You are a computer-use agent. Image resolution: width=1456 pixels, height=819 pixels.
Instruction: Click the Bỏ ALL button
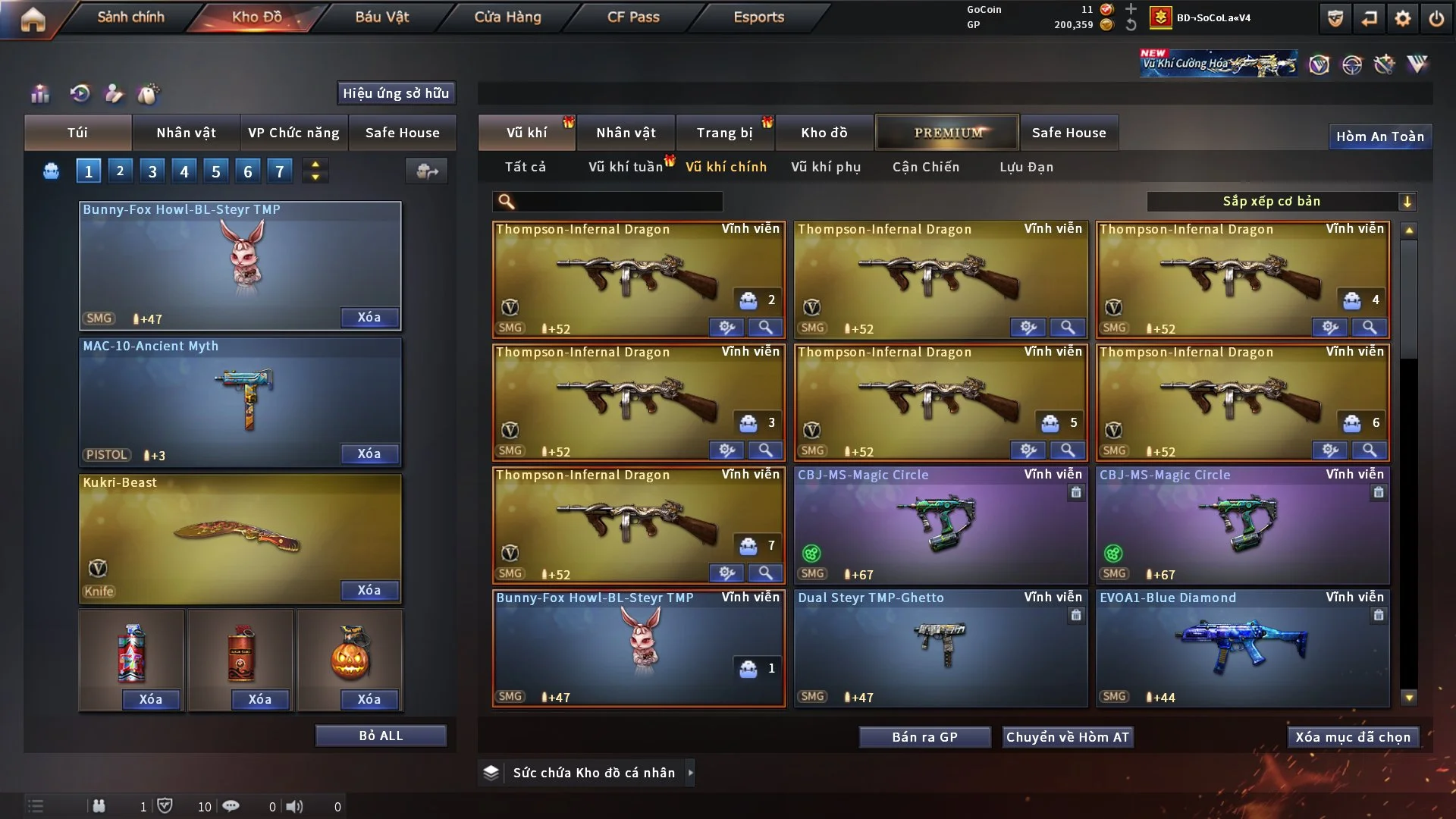381,735
